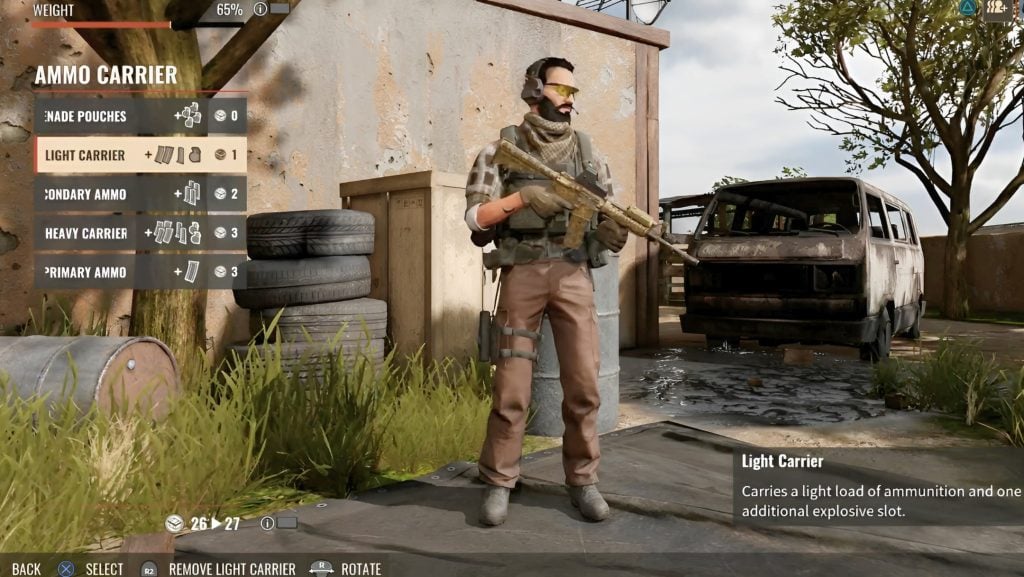Screen dimensions: 1024x577
Task: Choose the Light Carrier option
Action: coord(140,155)
